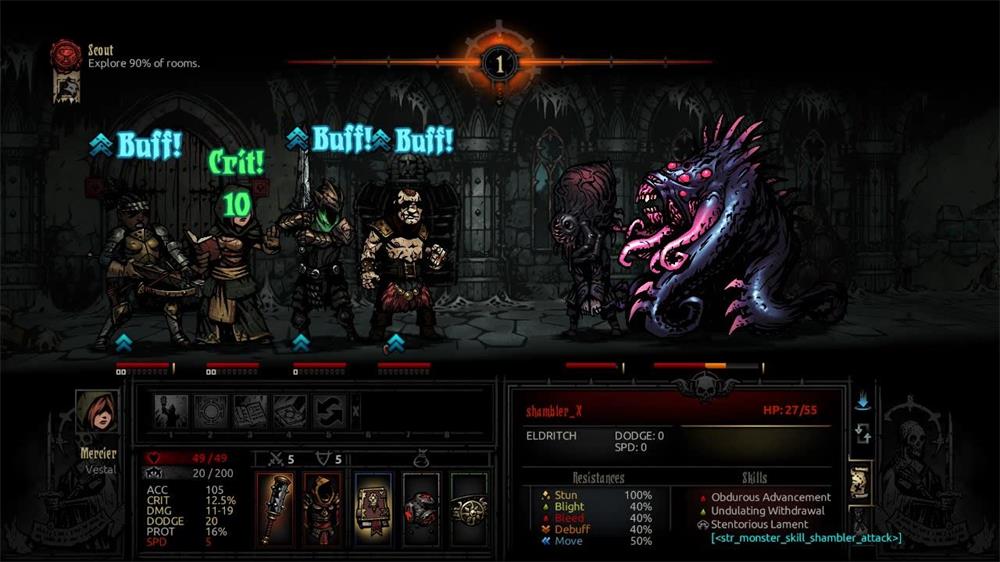This screenshot has width=1000, height=562.
Task: Select the swap position arrows skill
Action: point(328,410)
